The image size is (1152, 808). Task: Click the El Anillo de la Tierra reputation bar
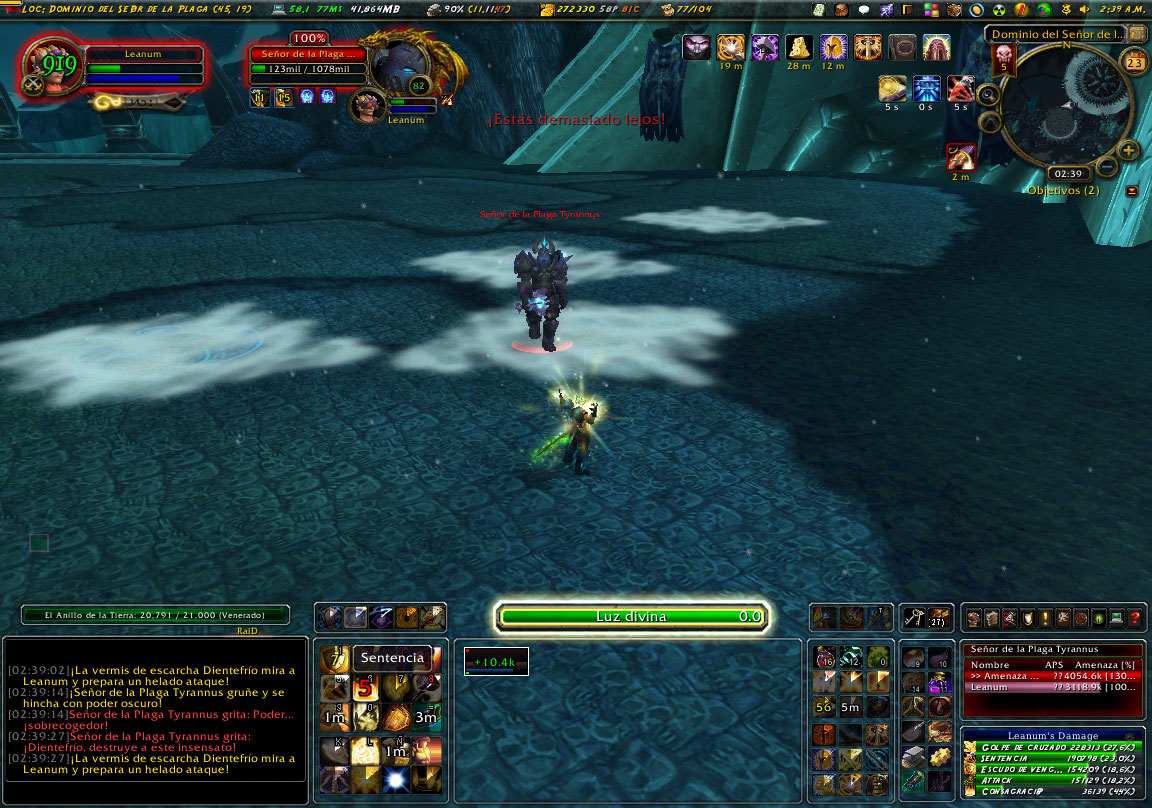(x=155, y=616)
